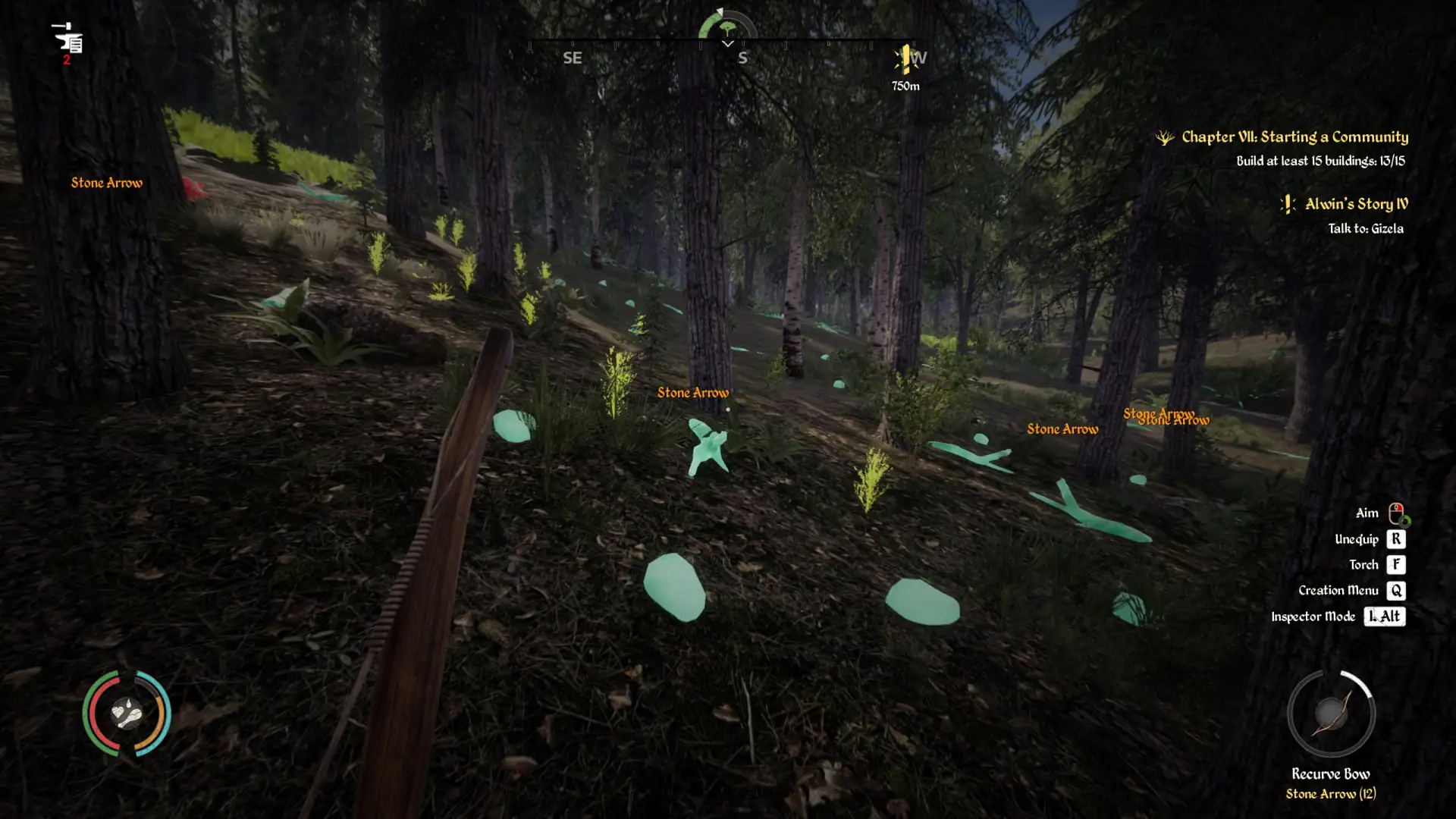This screenshot has width=1456, height=819.
Task: Click the quest marker on the compass
Action: [x=905, y=58]
